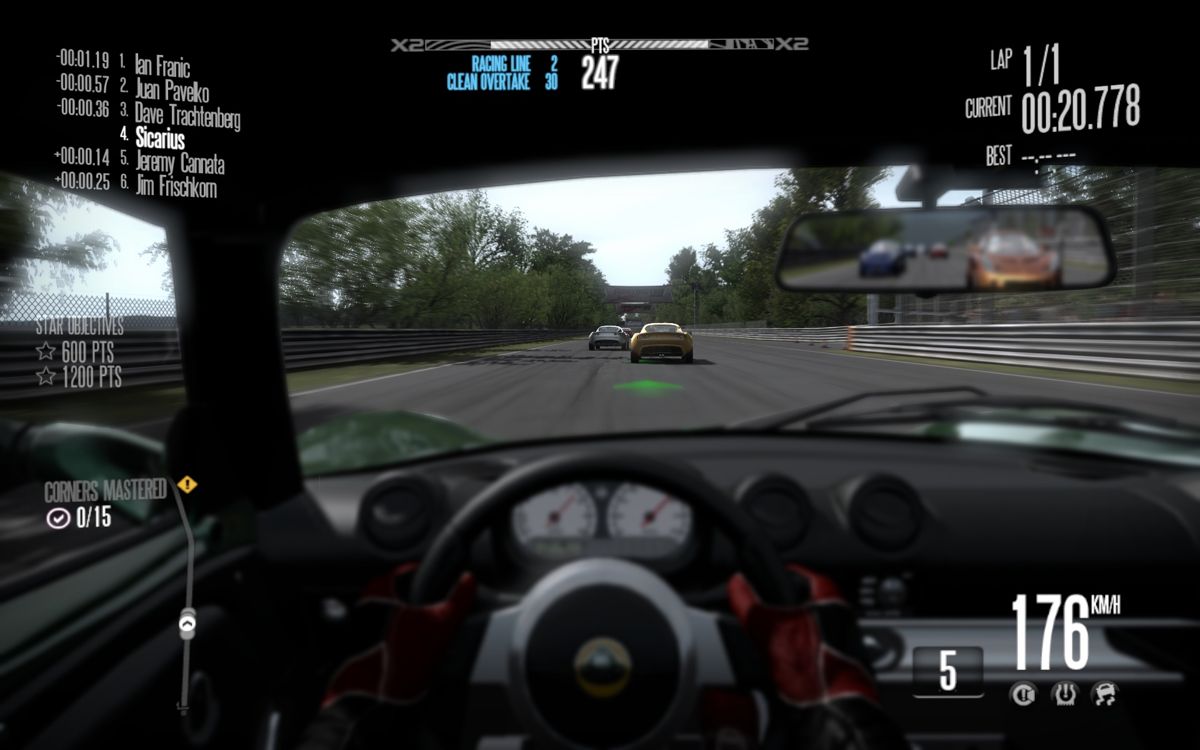Click the tire pressure warning icon

(x=1063, y=693)
